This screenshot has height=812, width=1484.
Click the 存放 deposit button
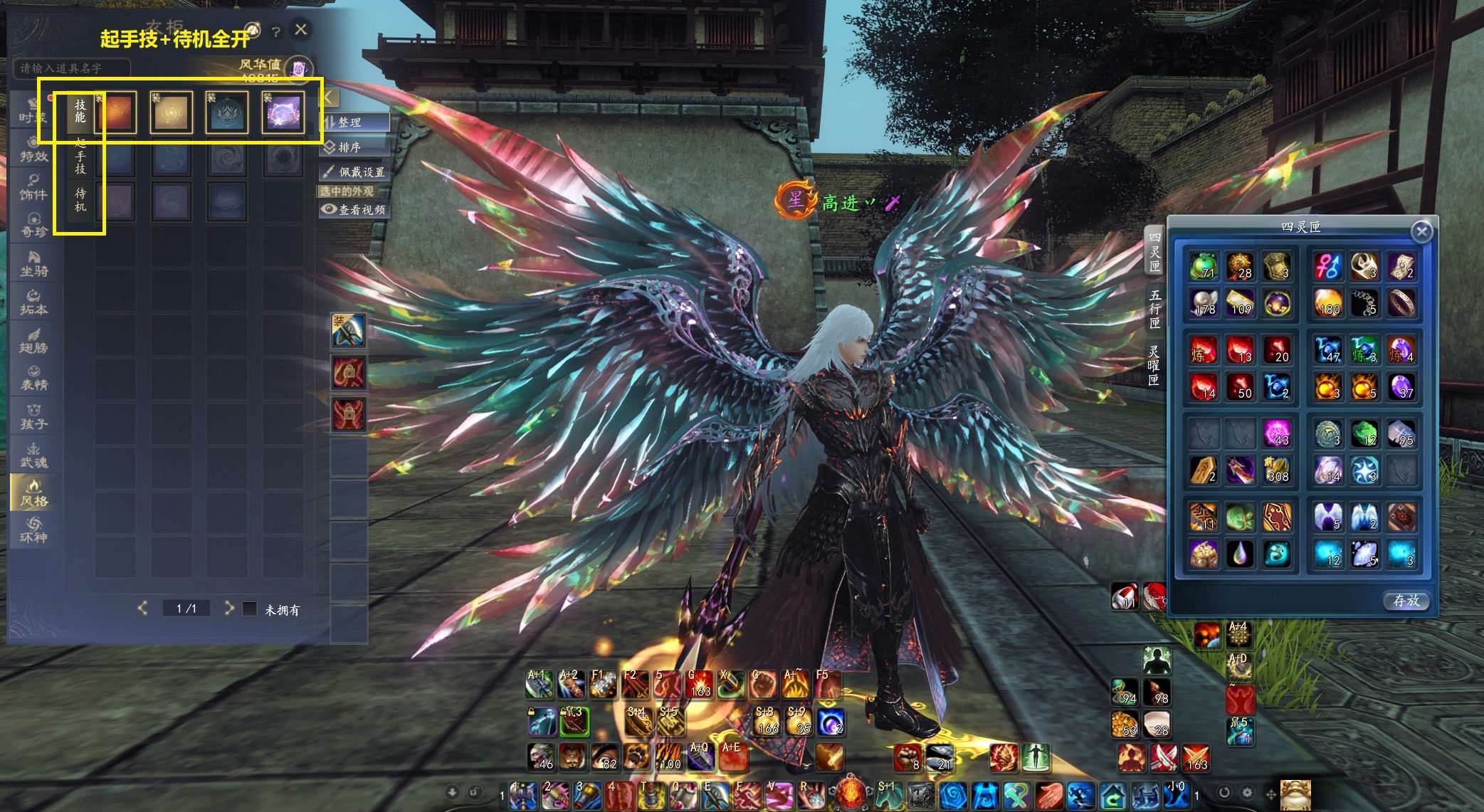1406,601
